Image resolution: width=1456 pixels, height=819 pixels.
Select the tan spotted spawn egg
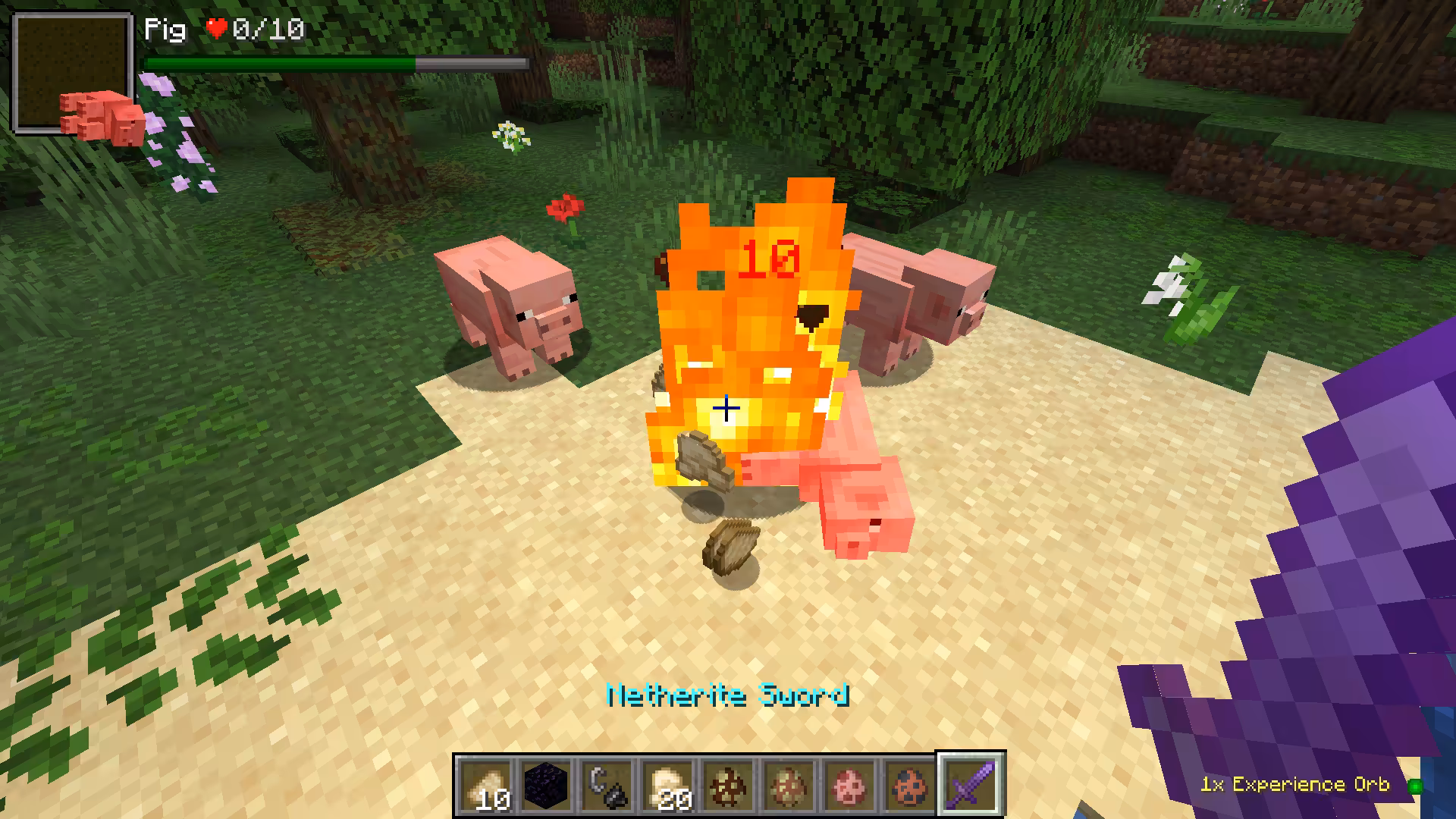coord(789,786)
